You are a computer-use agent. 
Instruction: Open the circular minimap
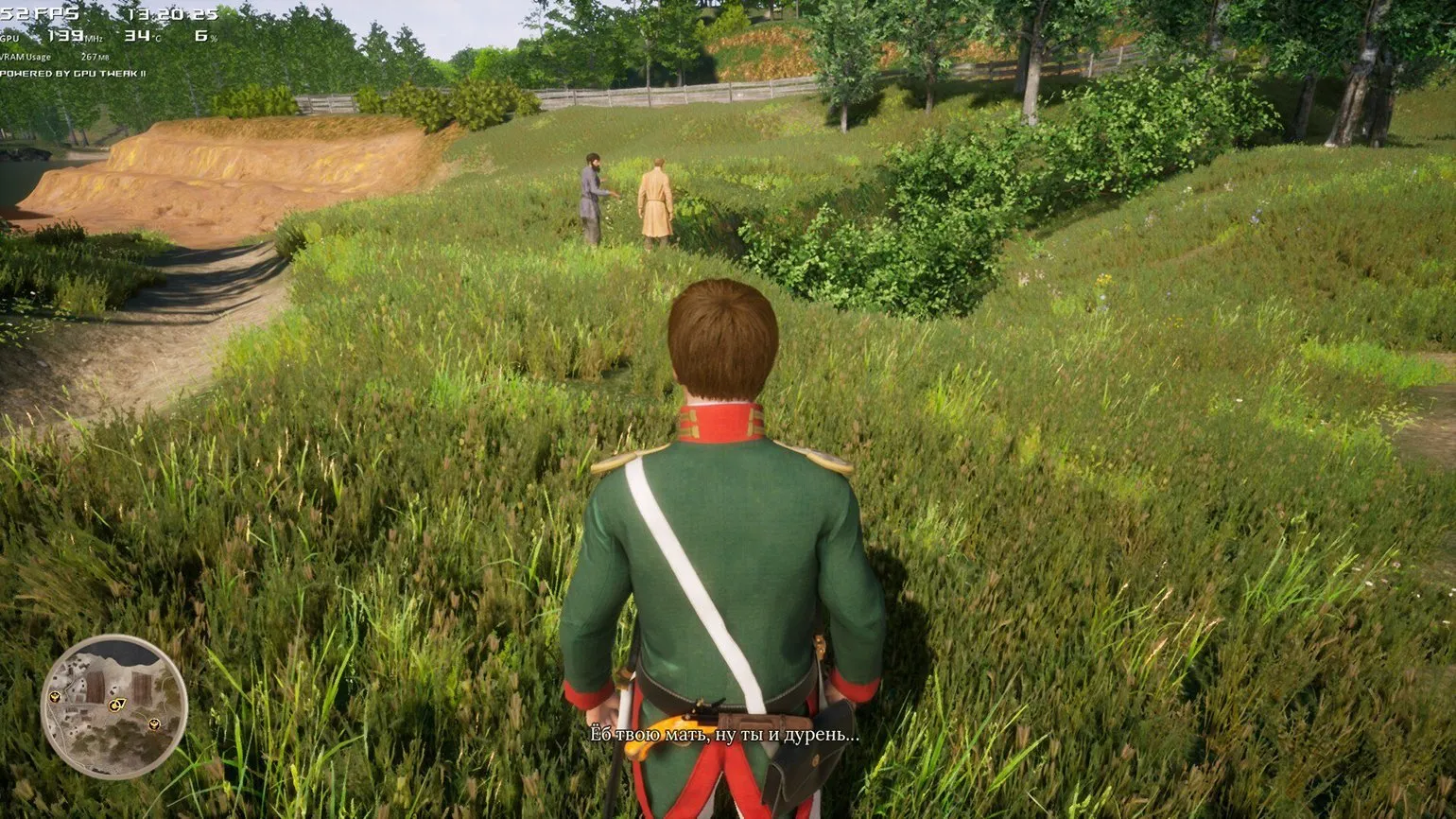(113, 706)
